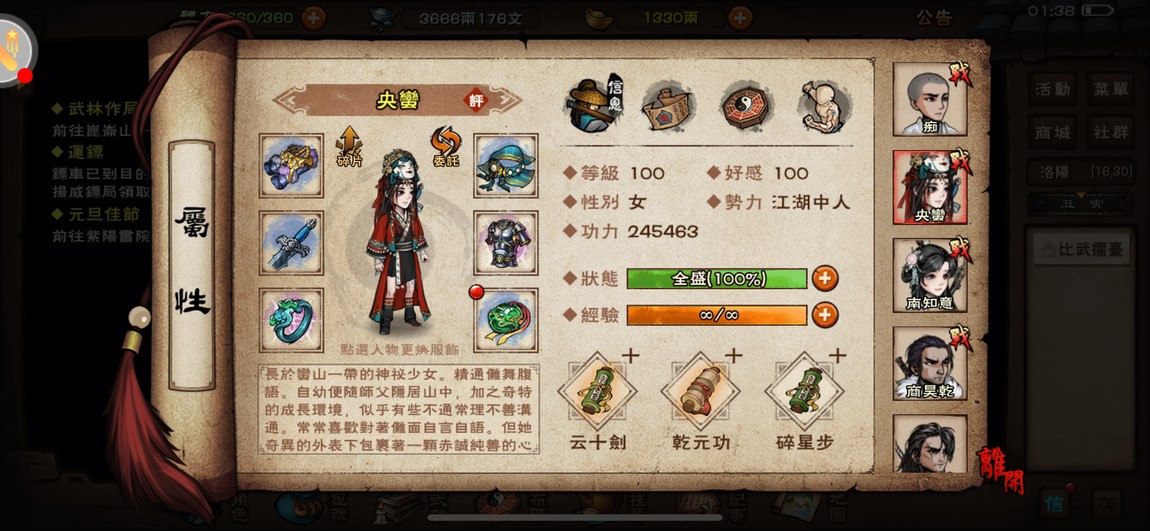
Task: Select the 乾元功 skill scroll
Action: point(701,394)
